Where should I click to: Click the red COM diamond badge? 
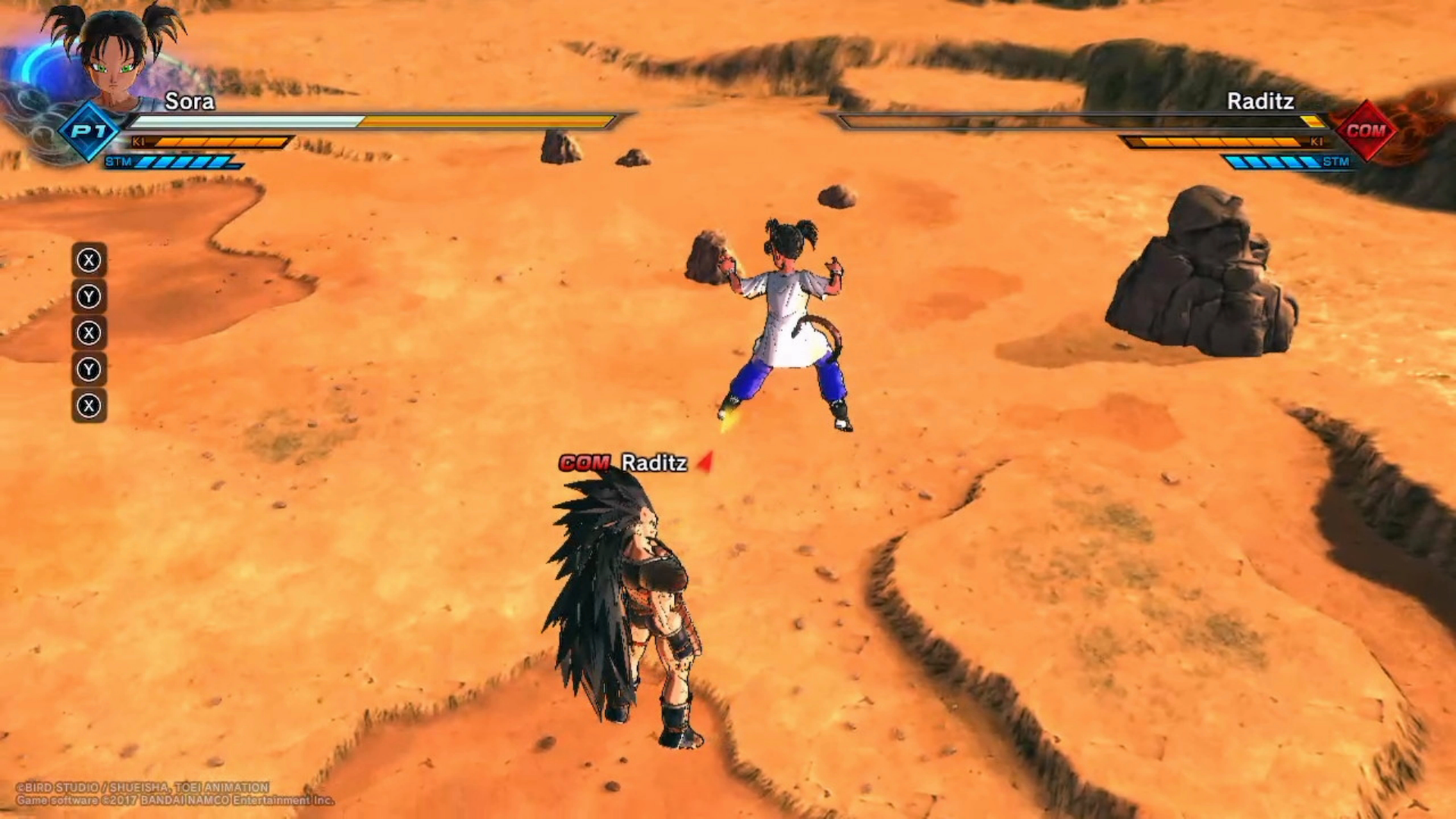click(x=1366, y=130)
